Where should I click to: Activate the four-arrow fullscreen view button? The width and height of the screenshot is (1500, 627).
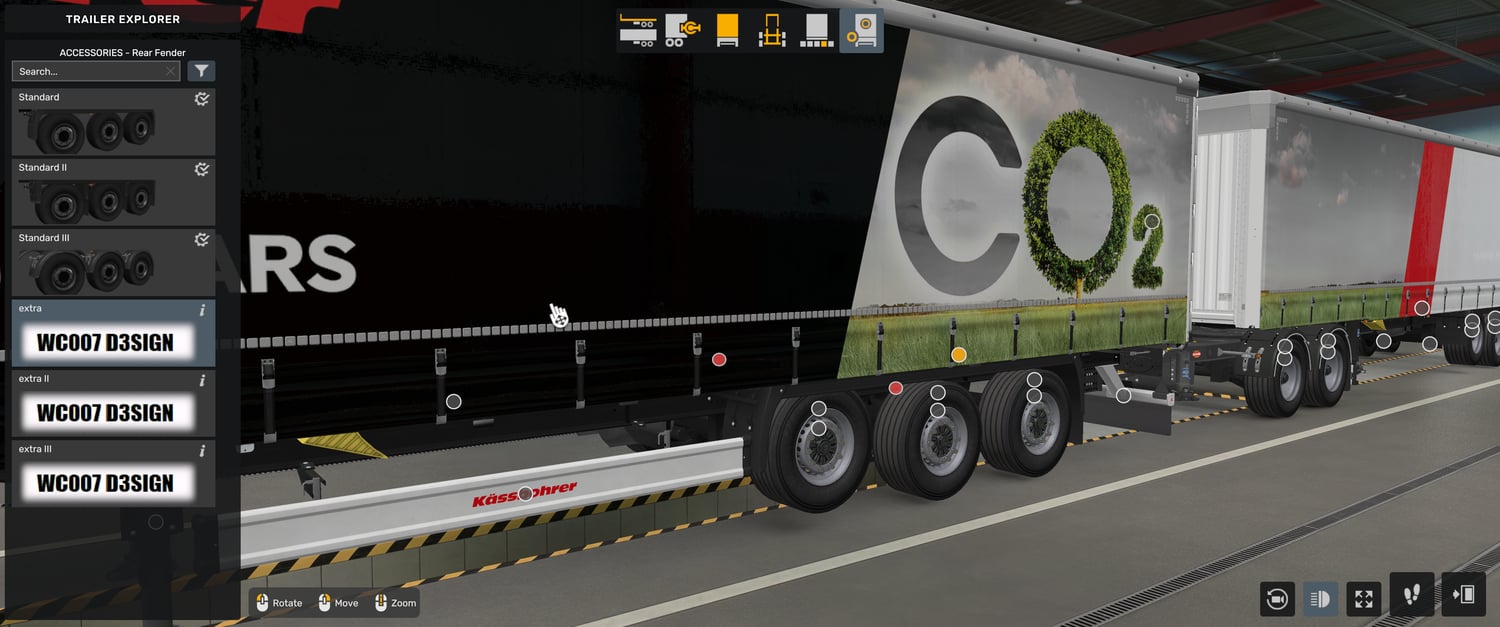(1364, 599)
